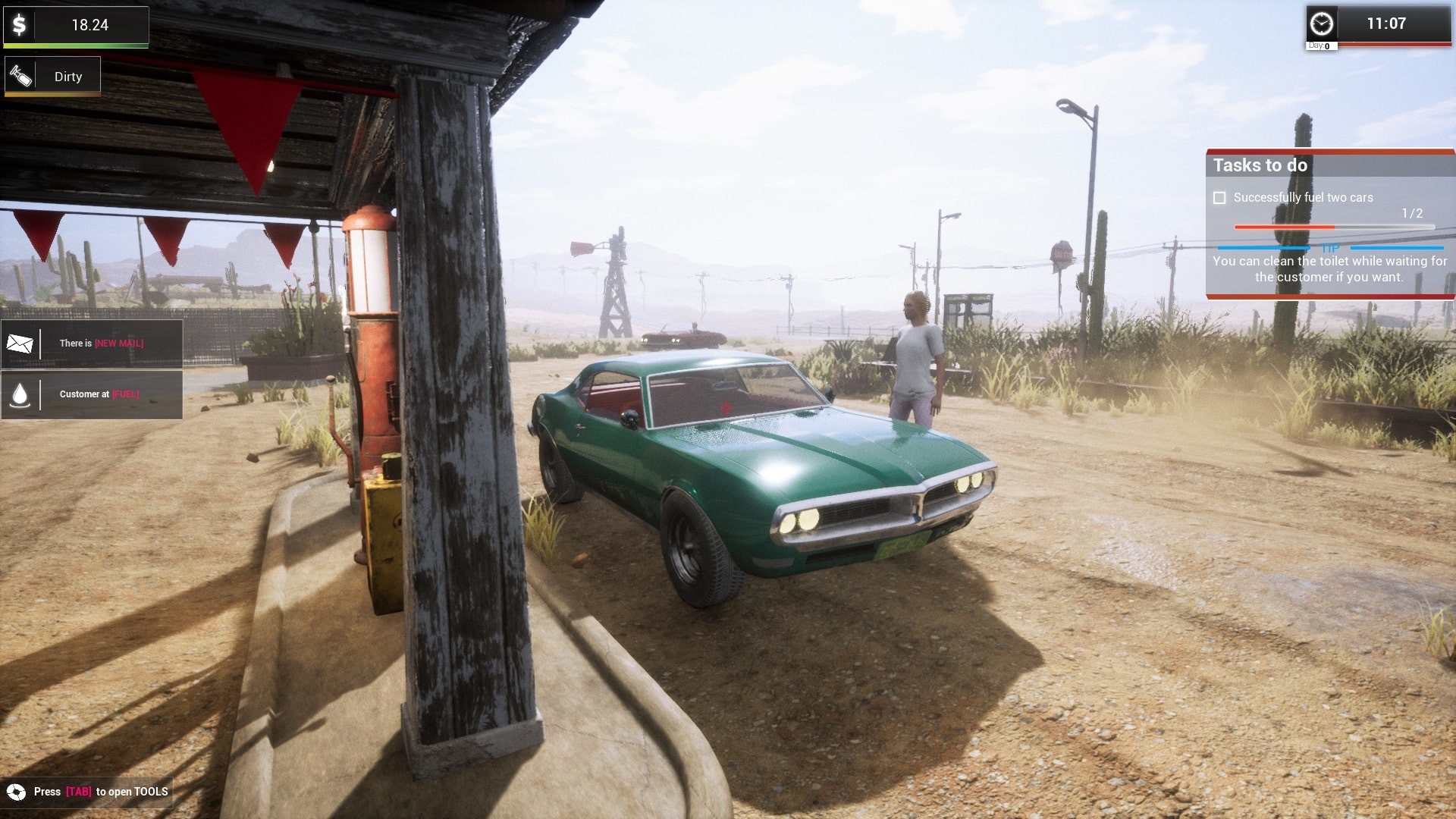
Task: Click the NEW MAIL link text
Action: 119,344
